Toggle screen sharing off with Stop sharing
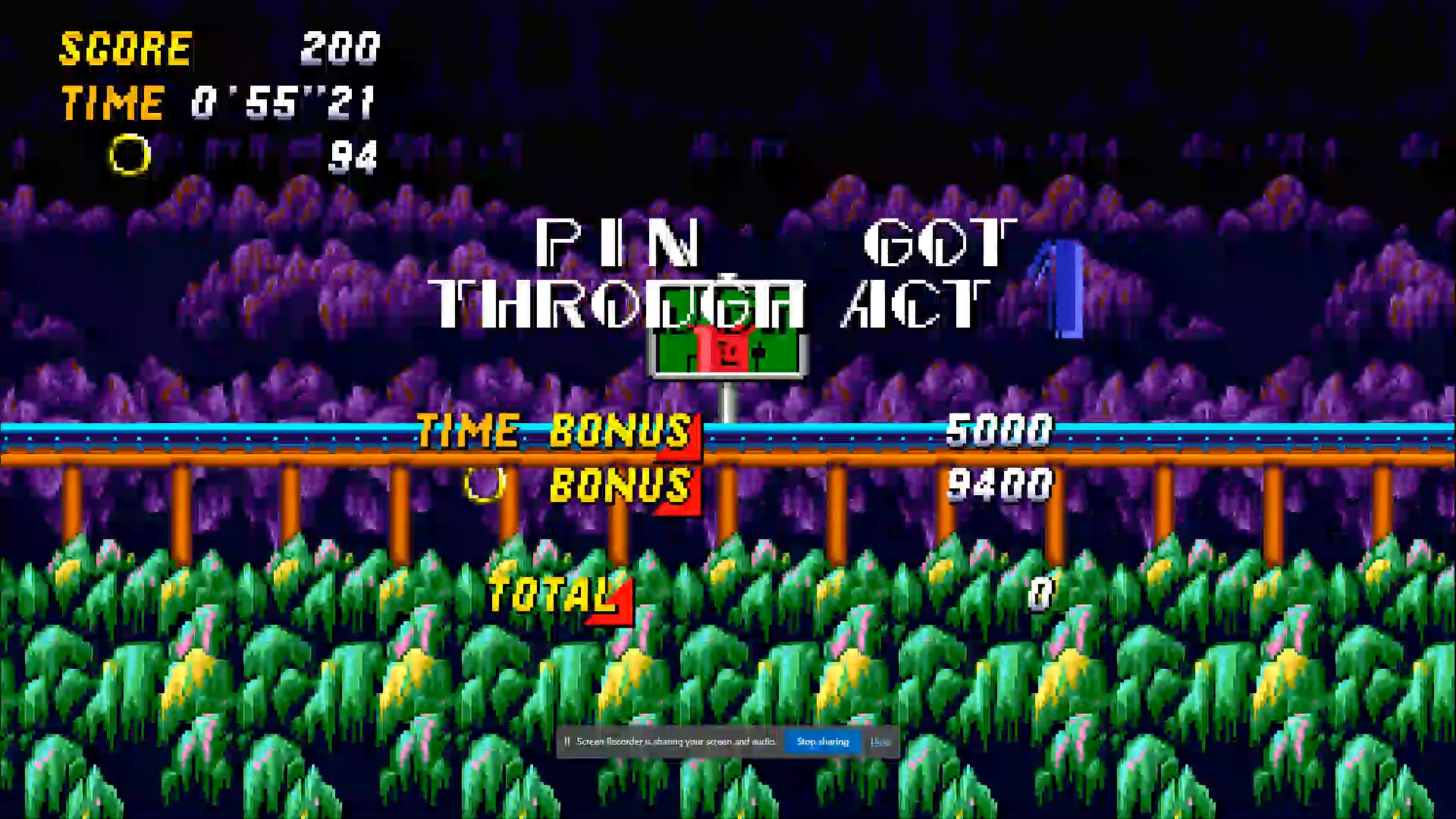This screenshot has height=819, width=1456. [823, 742]
